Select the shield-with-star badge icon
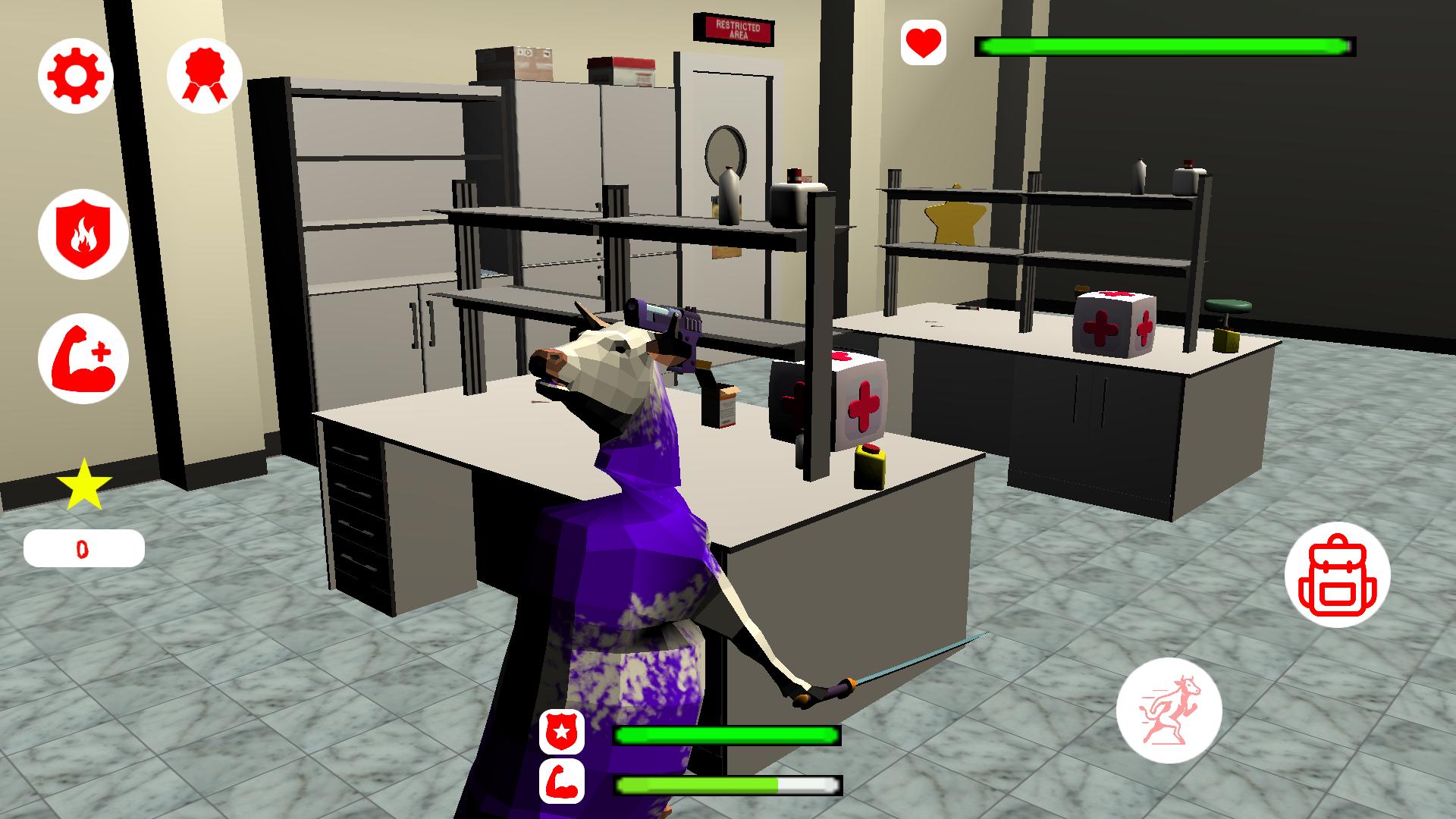 coord(562,732)
